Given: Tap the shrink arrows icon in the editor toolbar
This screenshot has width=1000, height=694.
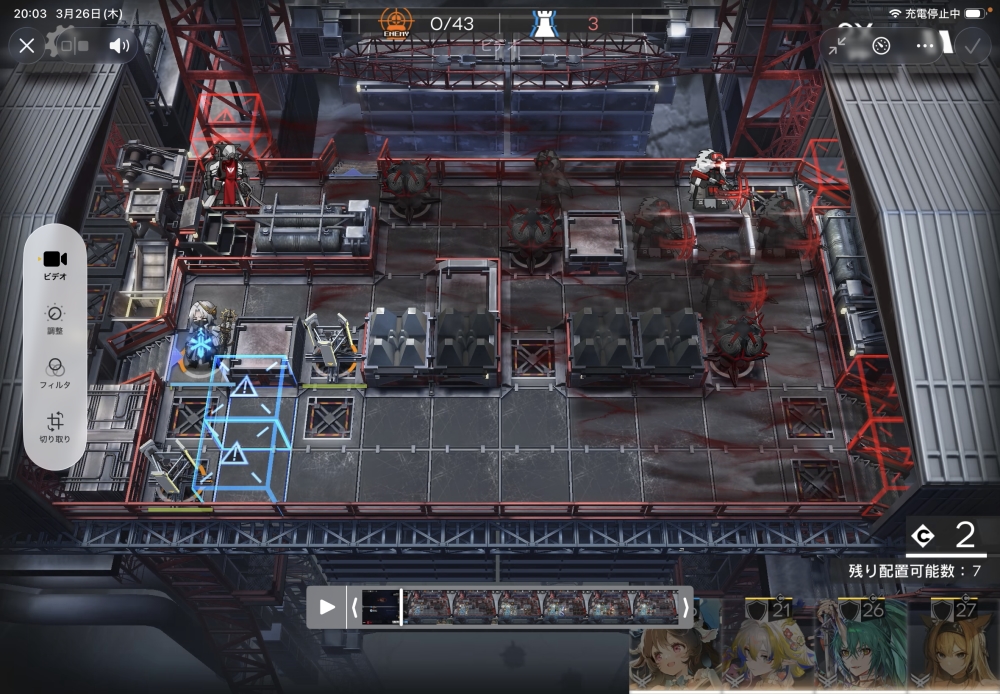Looking at the screenshot, I should (838, 45).
